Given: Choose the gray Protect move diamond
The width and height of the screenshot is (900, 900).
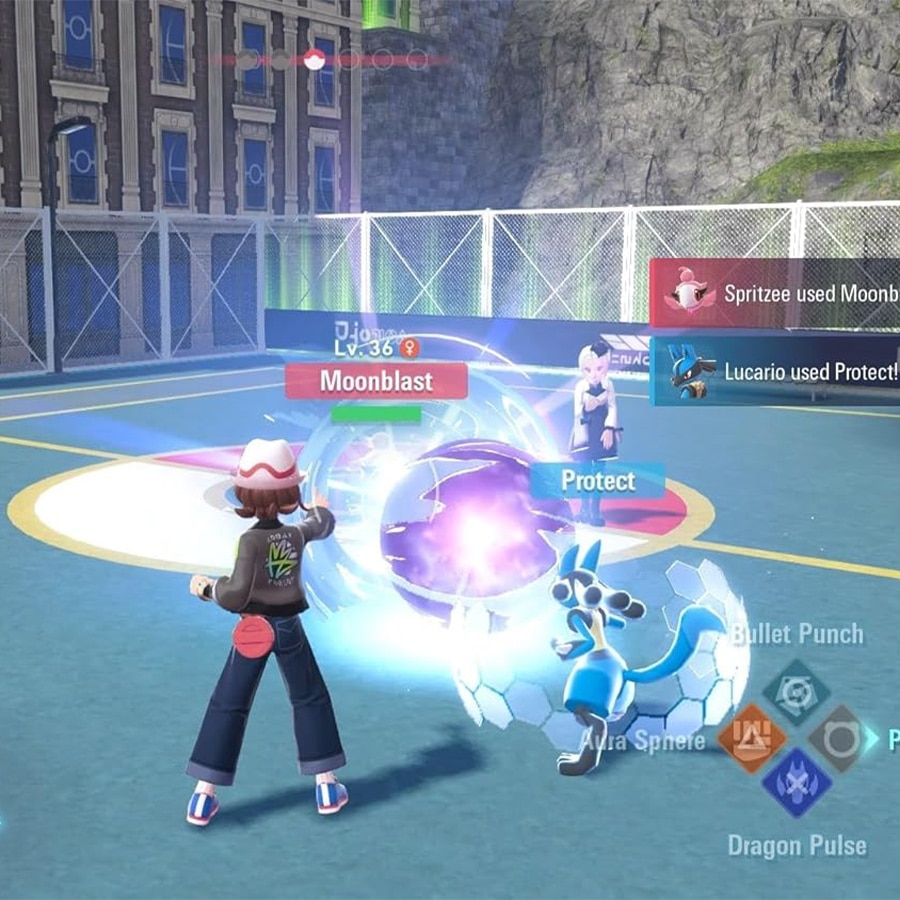Looking at the screenshot, I should click(841, 738).
